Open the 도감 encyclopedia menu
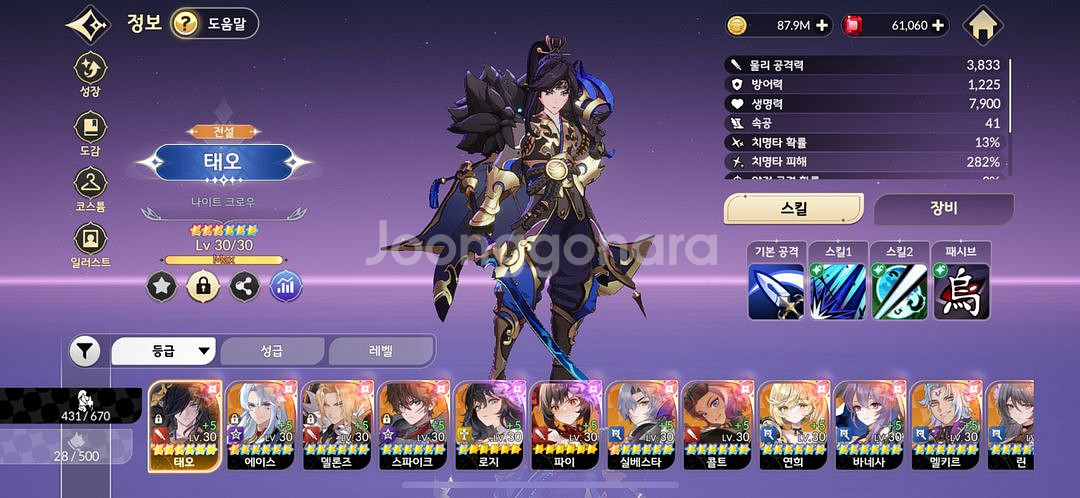The height and width of the screenshot is (498, 1080). [91, 132]
